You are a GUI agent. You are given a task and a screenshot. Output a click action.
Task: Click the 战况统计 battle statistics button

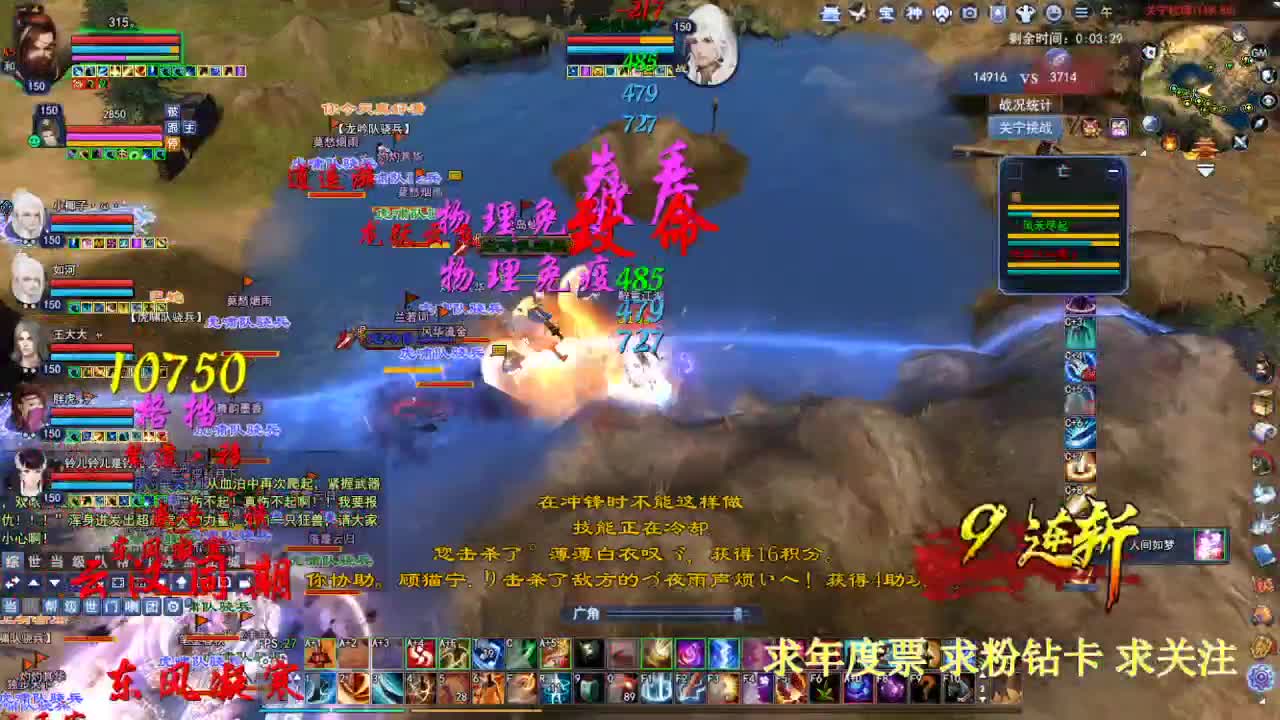coord(1027,104)
